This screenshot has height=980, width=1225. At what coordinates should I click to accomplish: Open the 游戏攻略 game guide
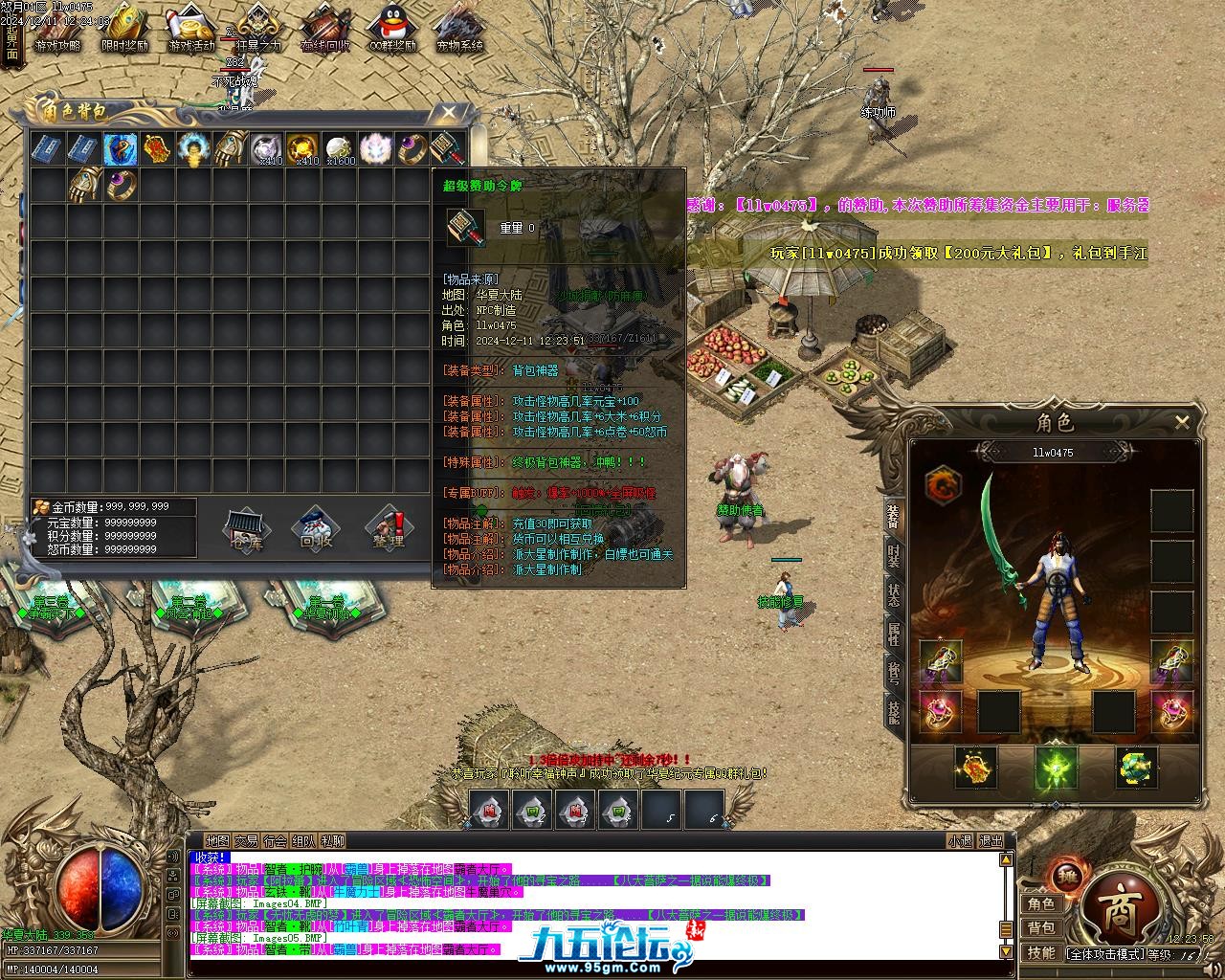(57, 30)
